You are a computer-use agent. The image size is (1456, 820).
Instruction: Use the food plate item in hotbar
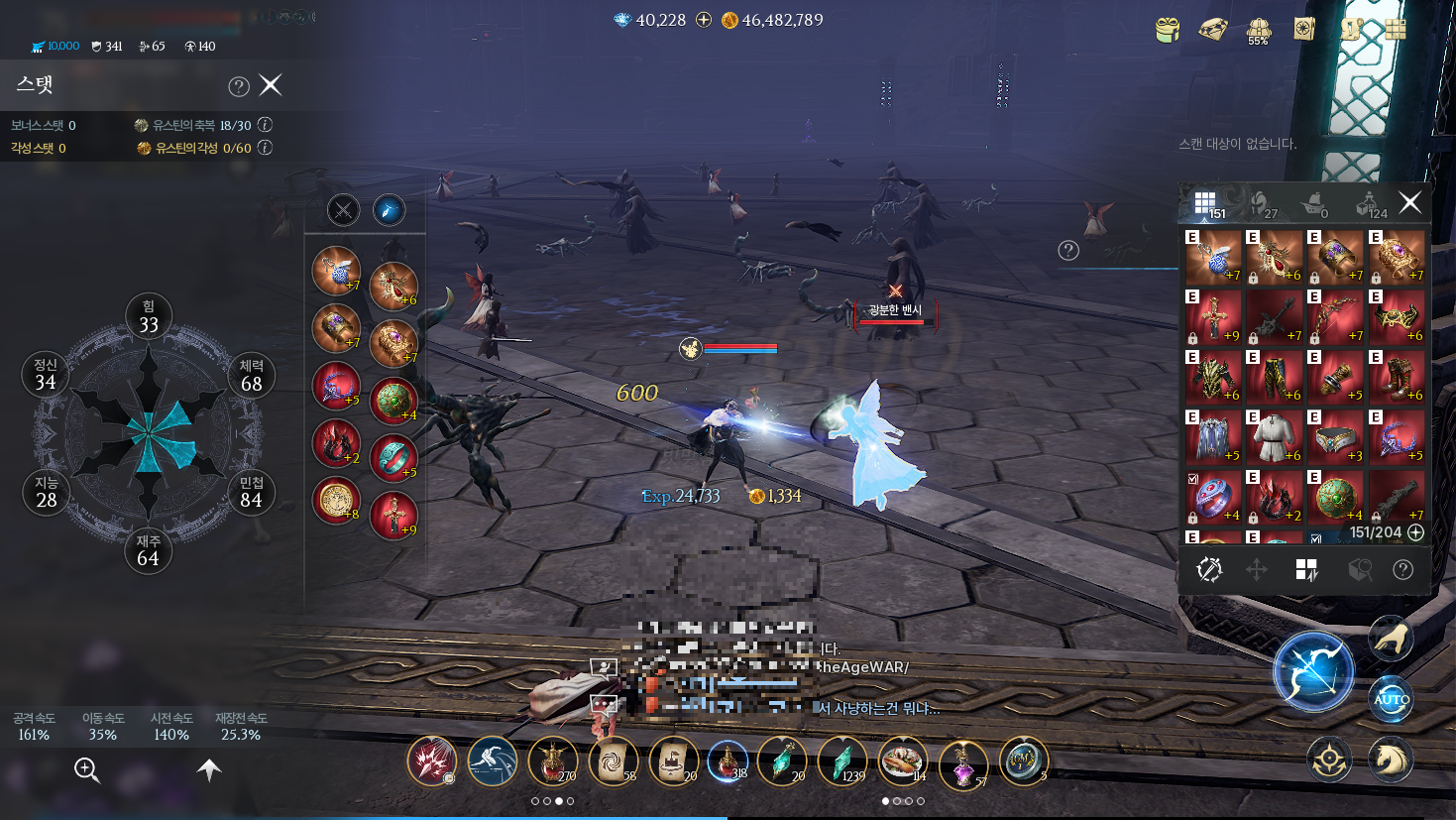tap(902, 761)
